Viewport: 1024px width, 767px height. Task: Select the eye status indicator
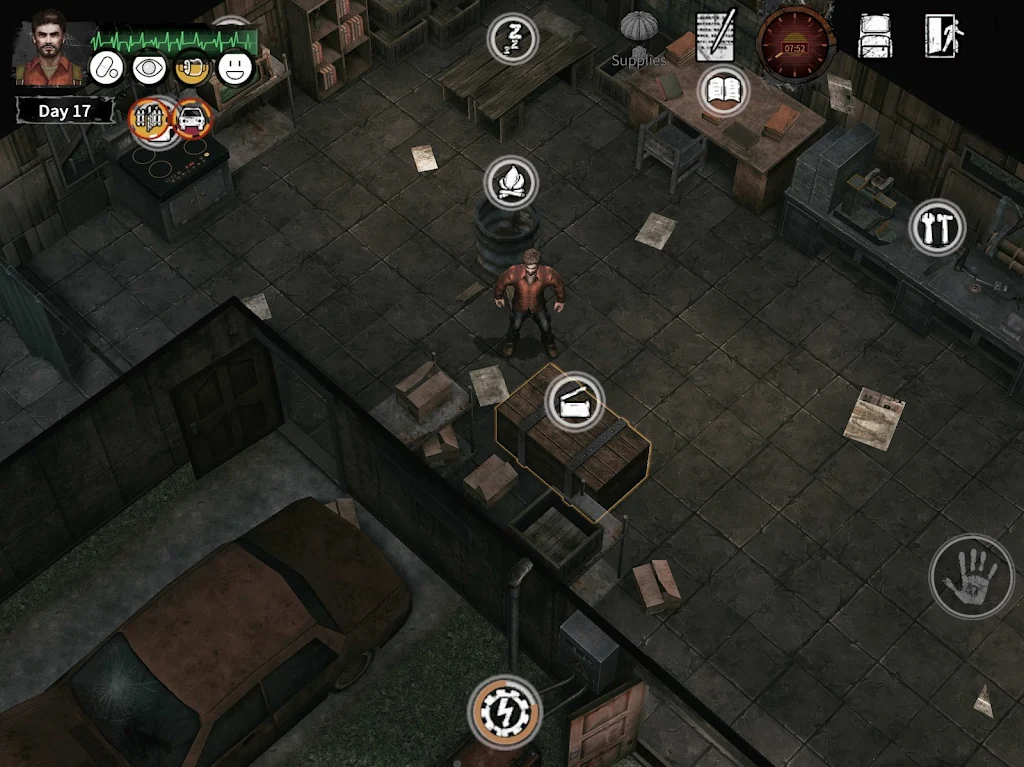[x=149, y=67]
